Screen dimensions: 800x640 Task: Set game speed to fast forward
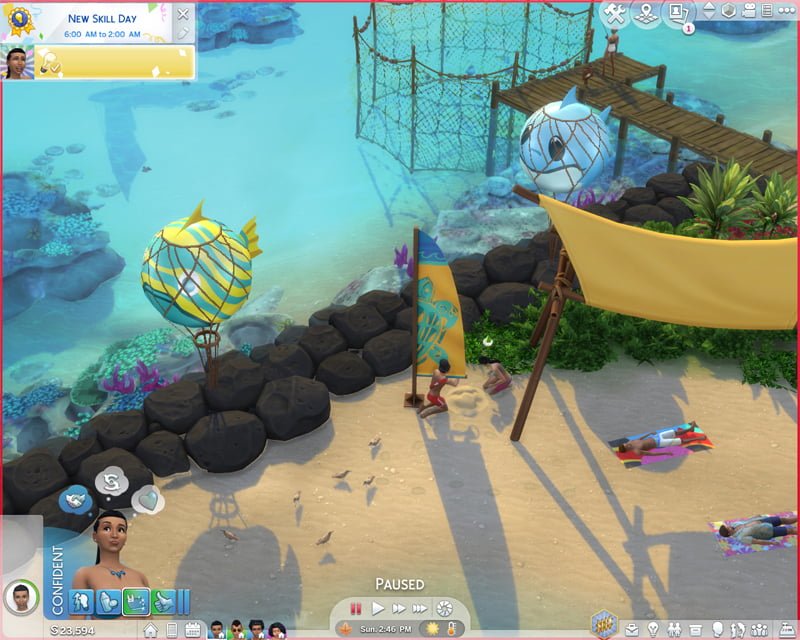(399, 608)
